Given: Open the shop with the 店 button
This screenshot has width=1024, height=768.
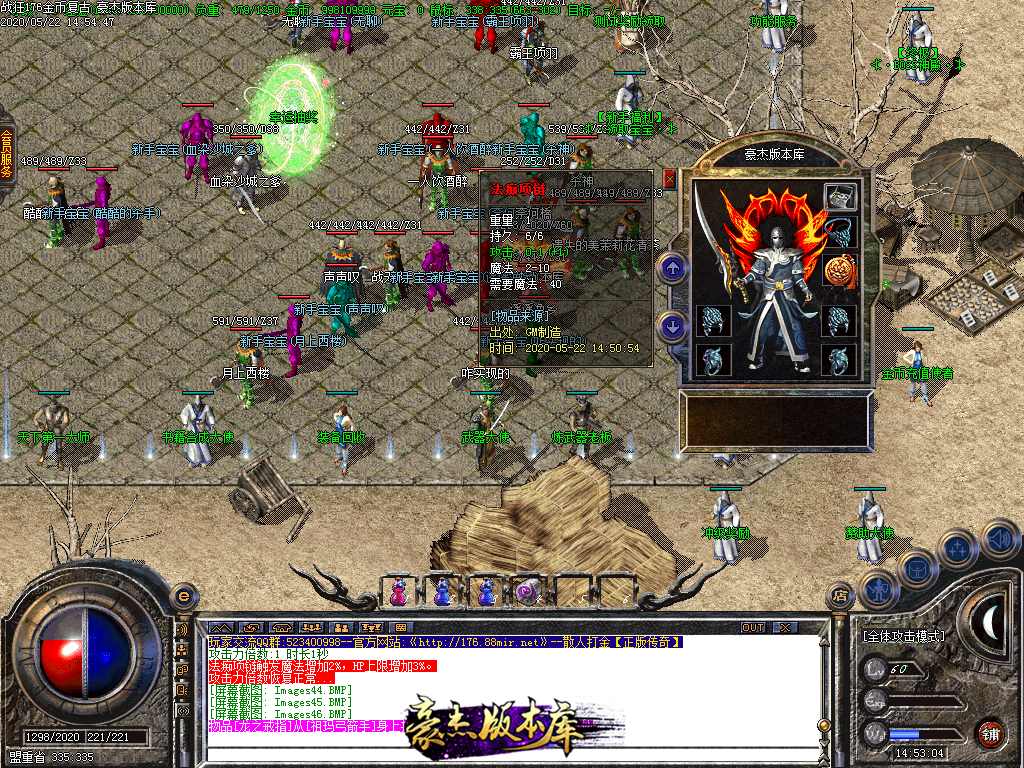Looking at the screenshot, I should pos(840,597).
